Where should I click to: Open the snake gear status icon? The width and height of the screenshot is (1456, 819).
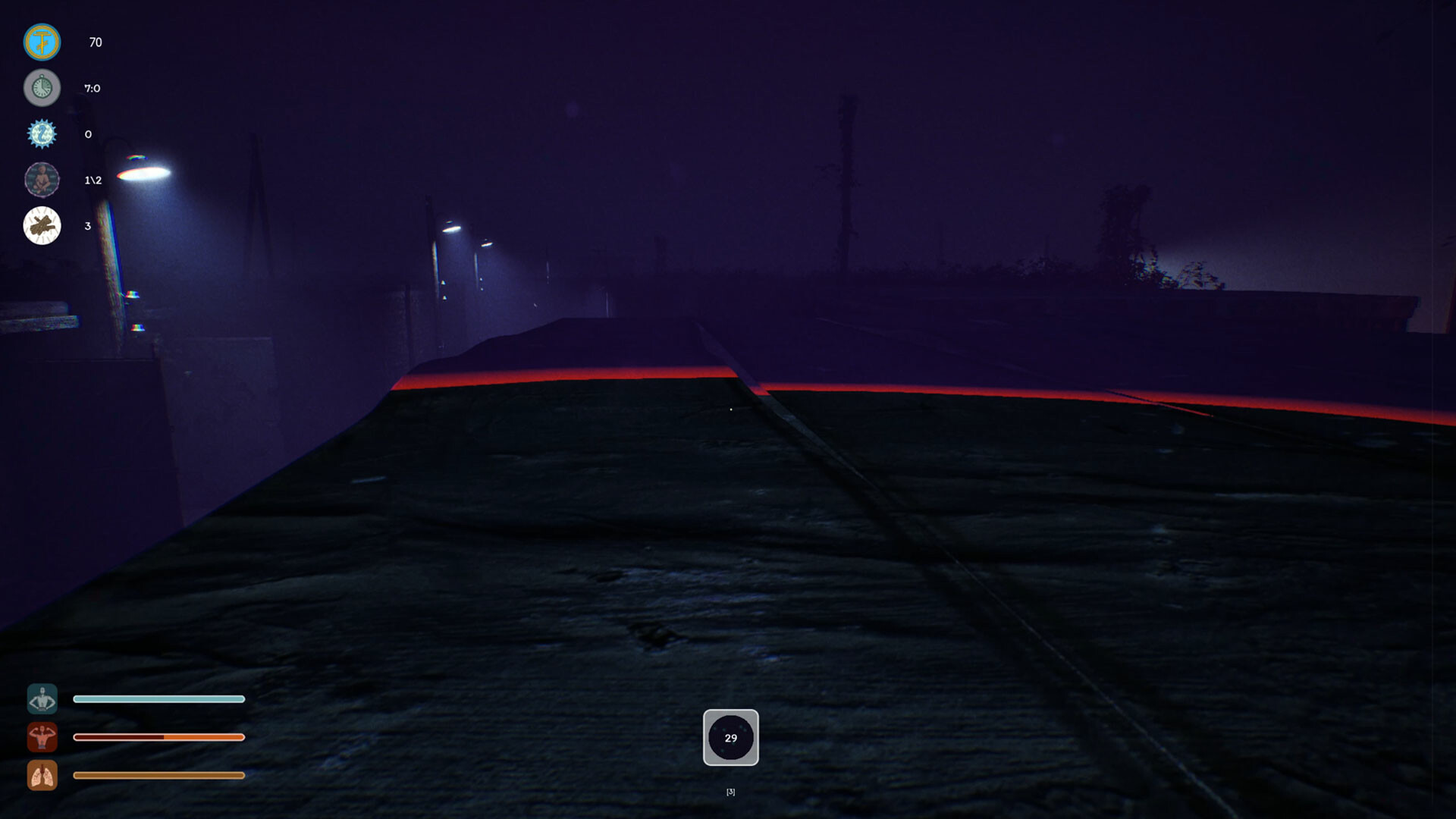(42, 134)
